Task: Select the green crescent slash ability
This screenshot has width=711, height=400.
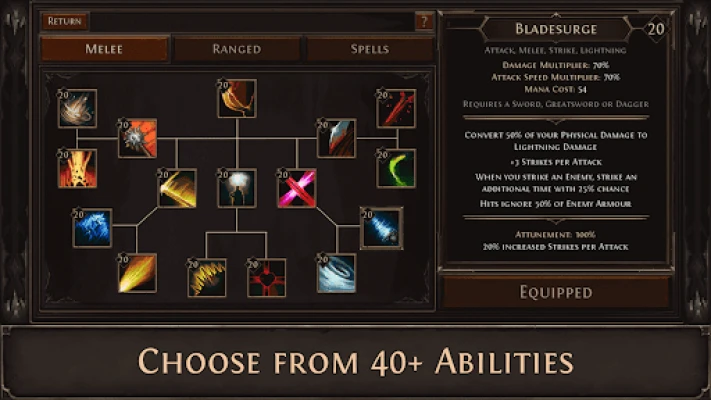Action: [396, 168]
